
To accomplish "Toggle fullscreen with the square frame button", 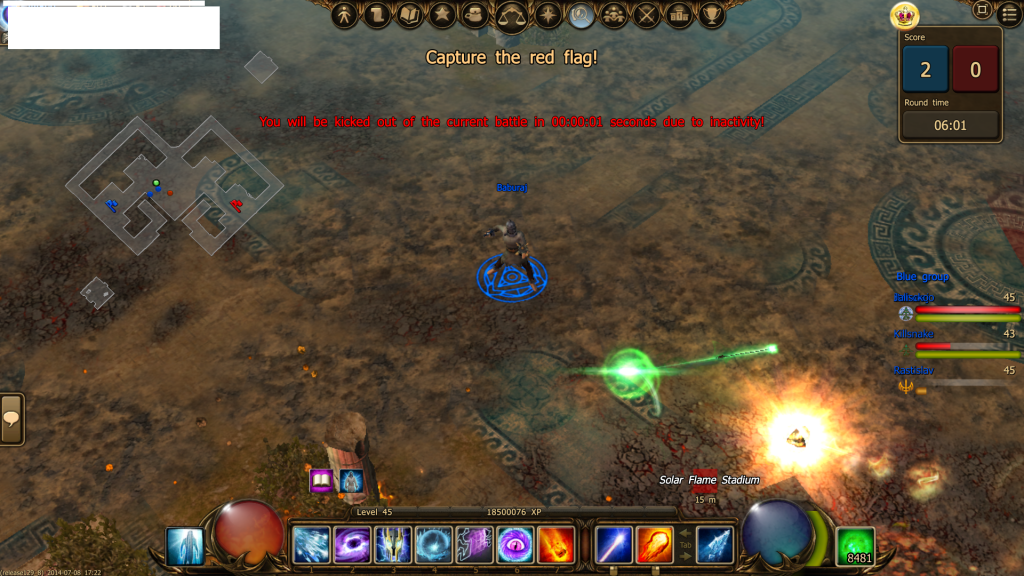I will (982, 10).
